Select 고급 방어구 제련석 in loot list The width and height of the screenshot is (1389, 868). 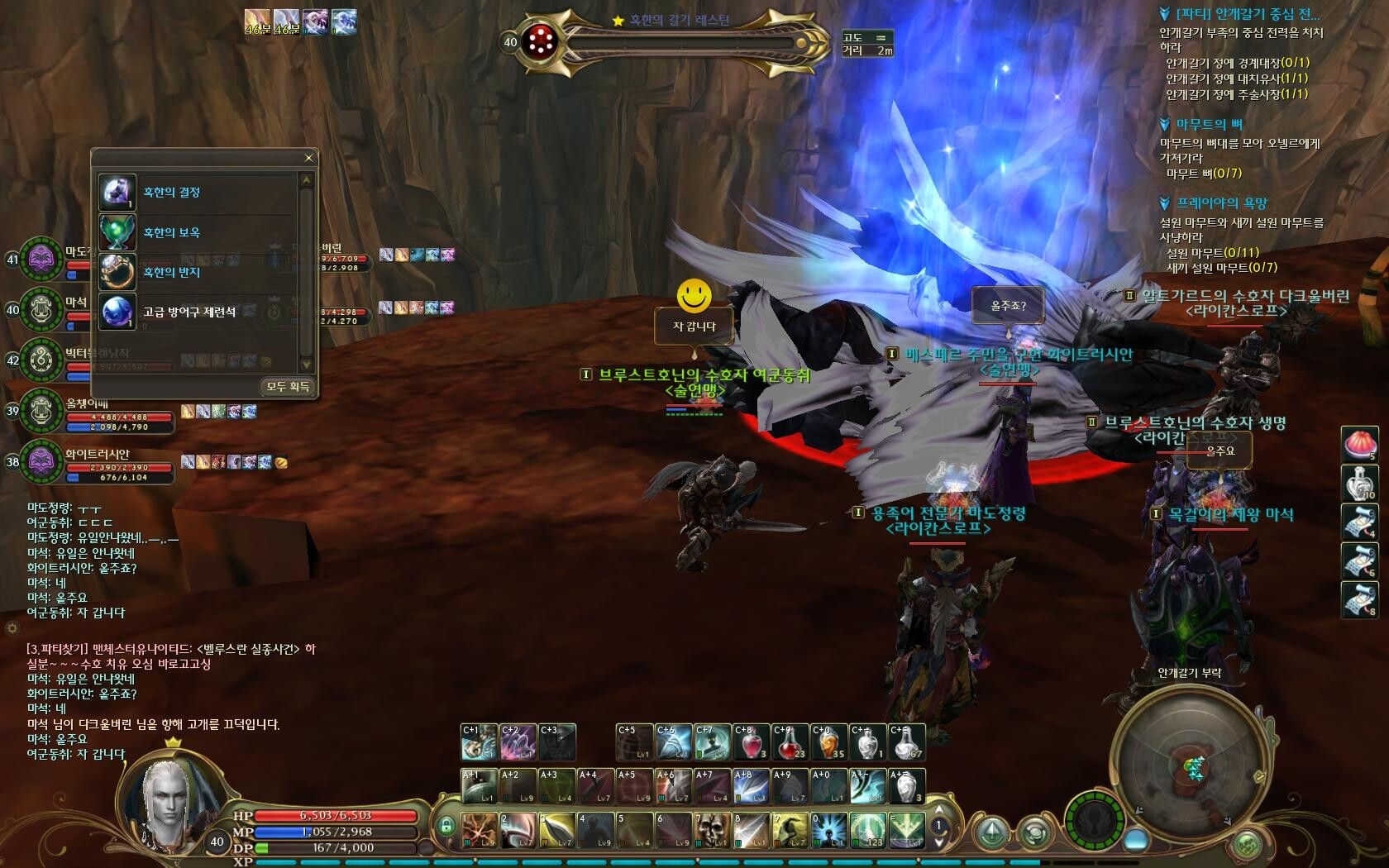click(189, 312)
